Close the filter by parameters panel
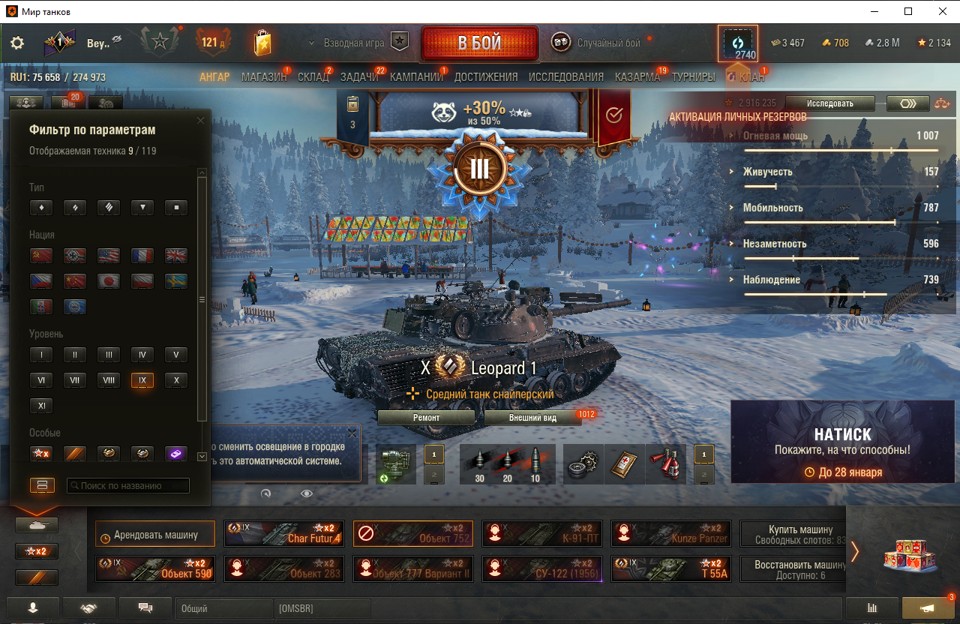Screen dimensions: 960x624 200,121
